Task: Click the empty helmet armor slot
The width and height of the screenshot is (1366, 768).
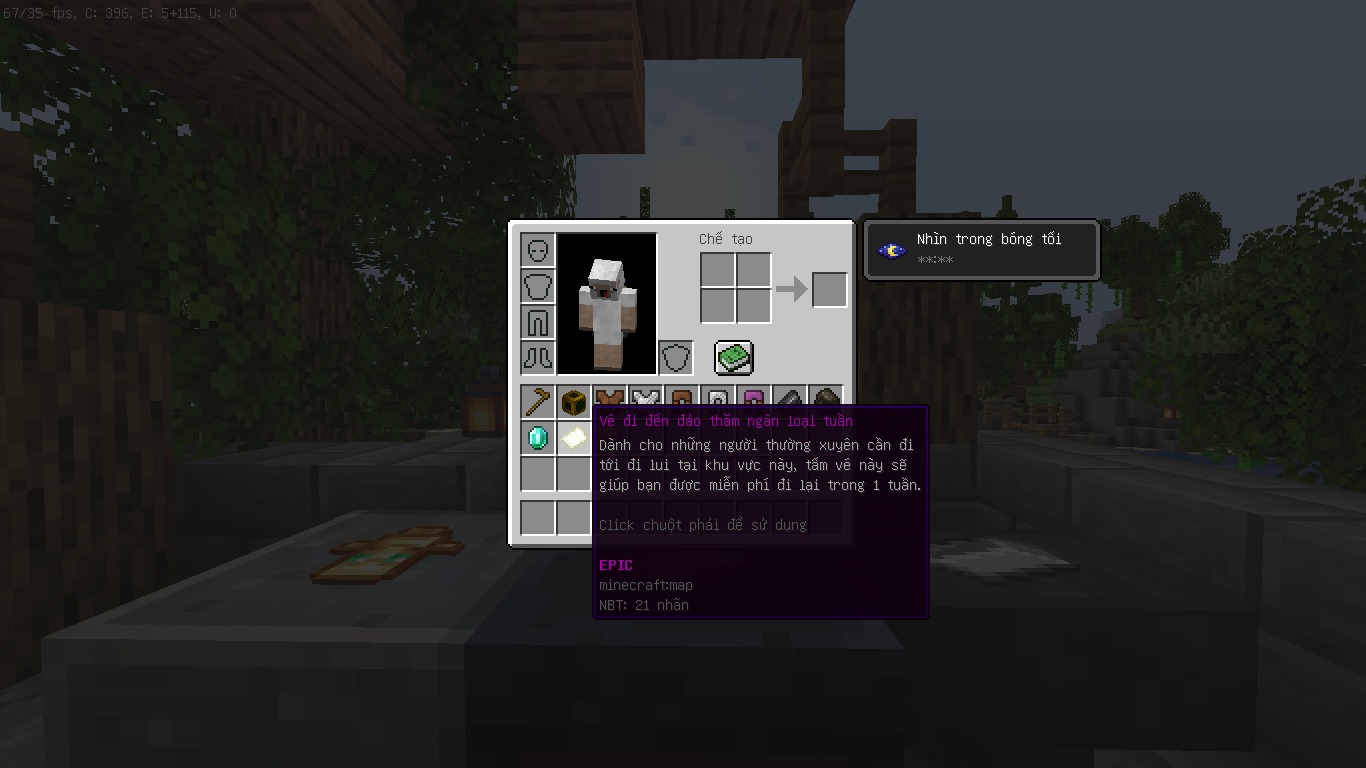Action: [538, 250]
